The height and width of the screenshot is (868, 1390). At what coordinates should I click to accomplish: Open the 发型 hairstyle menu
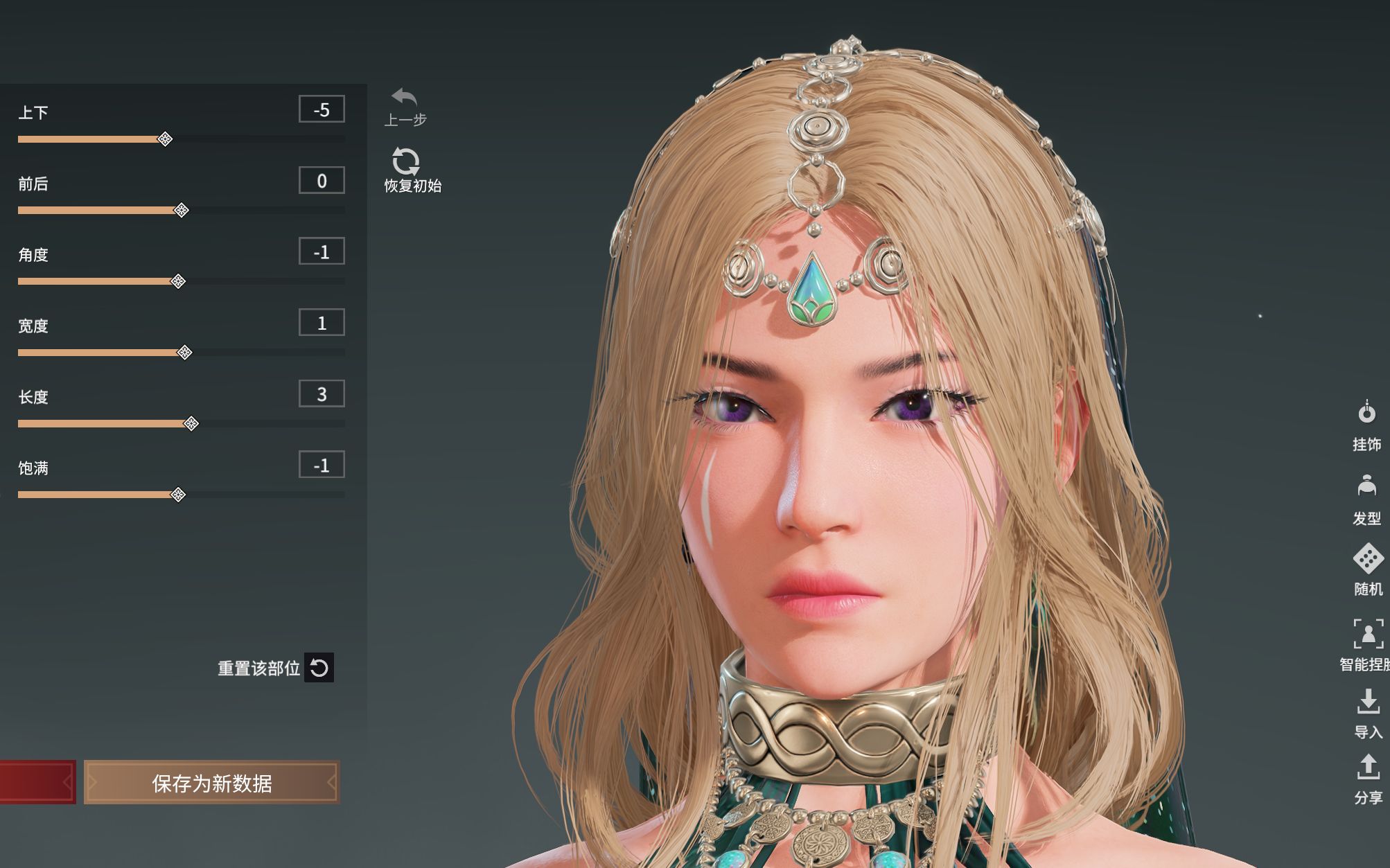click(x=1366, y=488)
